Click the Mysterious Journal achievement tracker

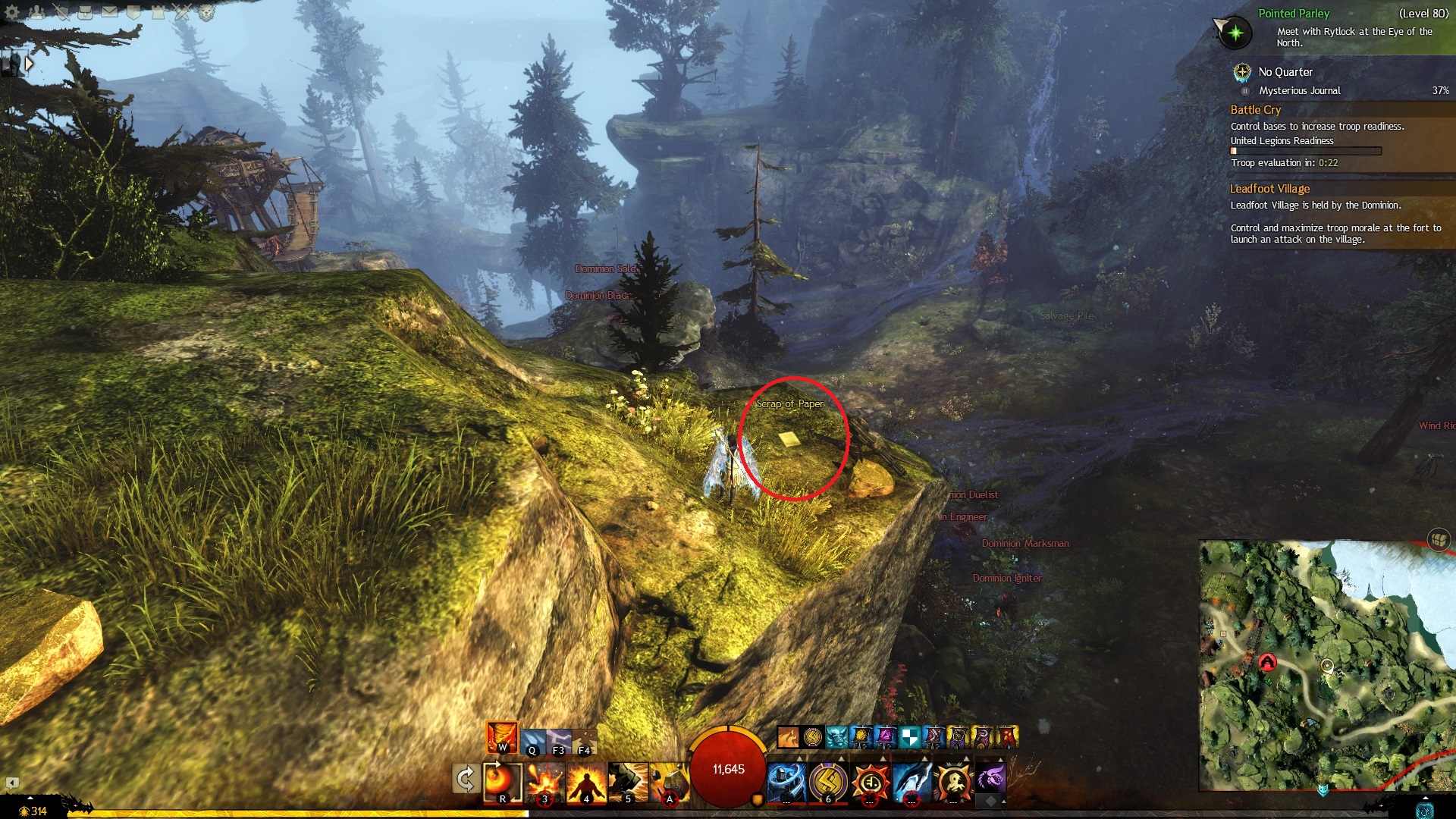coord(1299,90)
